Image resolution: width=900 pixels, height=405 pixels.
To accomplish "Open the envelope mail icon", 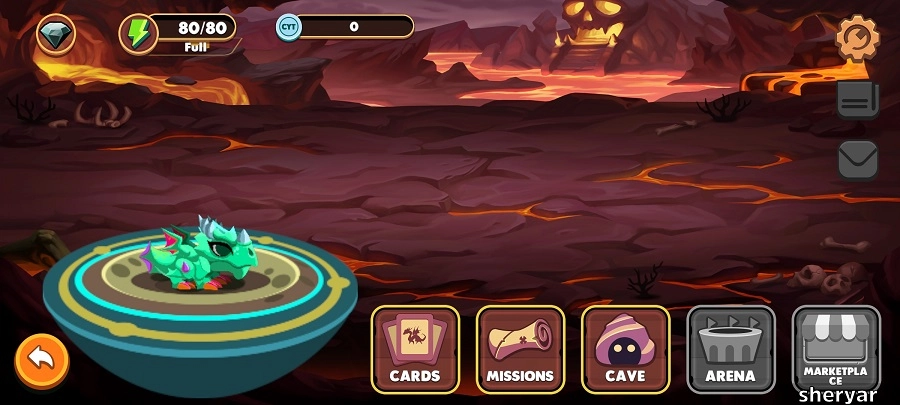I will [857, 160].
